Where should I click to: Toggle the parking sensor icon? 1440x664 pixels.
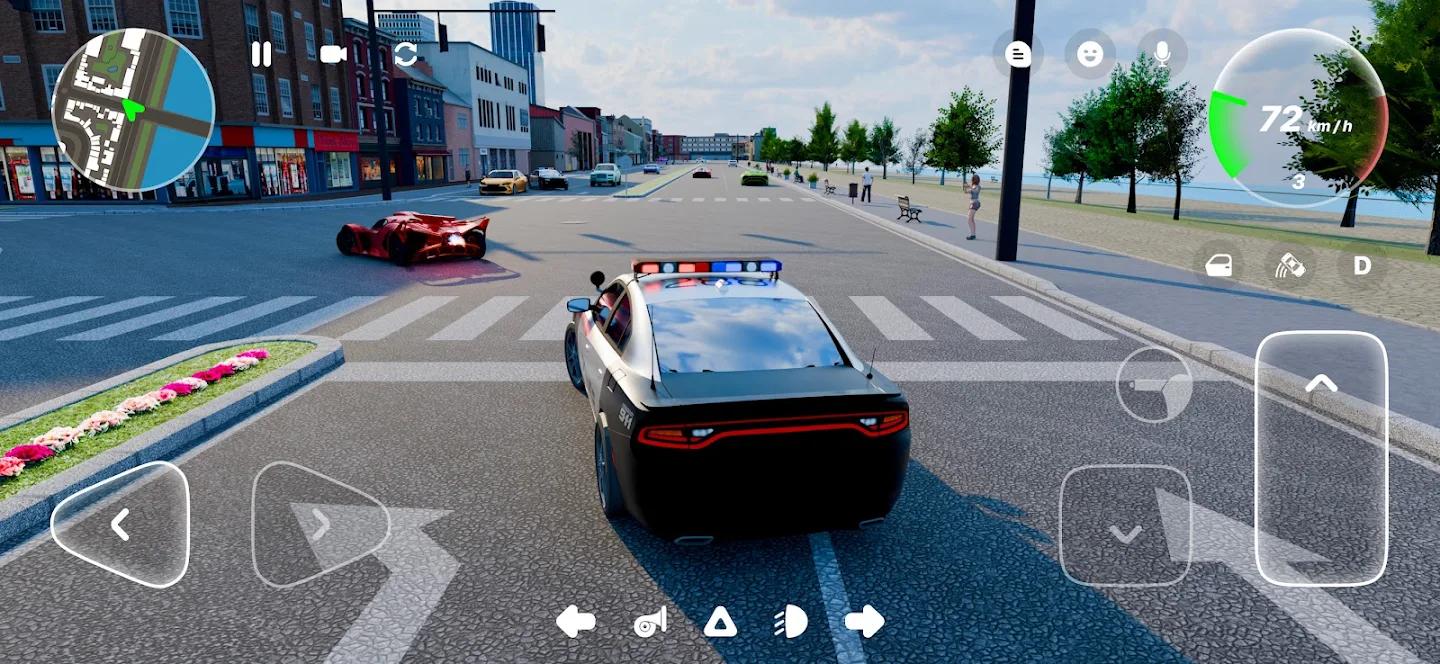1290,266
